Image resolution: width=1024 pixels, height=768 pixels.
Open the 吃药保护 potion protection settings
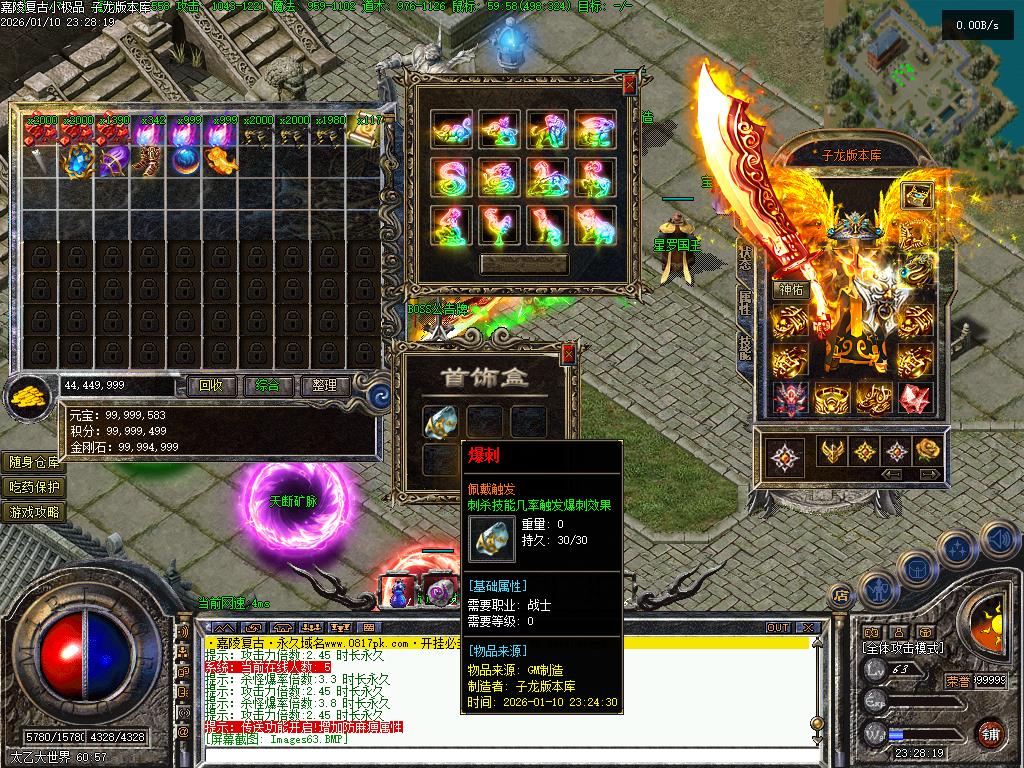pyautogui.click(x=34, y=487)
